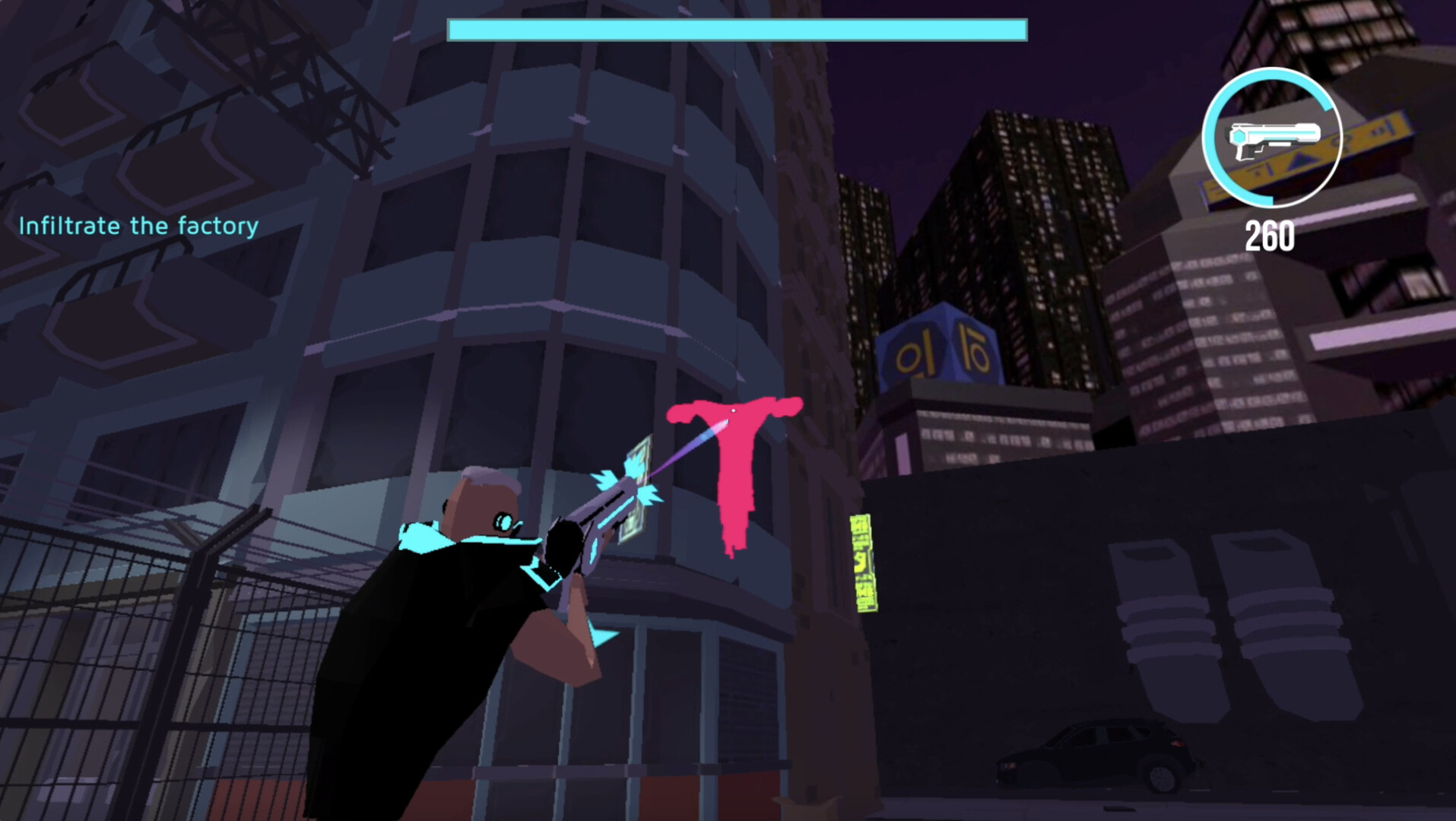Select the Infiltrate the factory objective

137,225
